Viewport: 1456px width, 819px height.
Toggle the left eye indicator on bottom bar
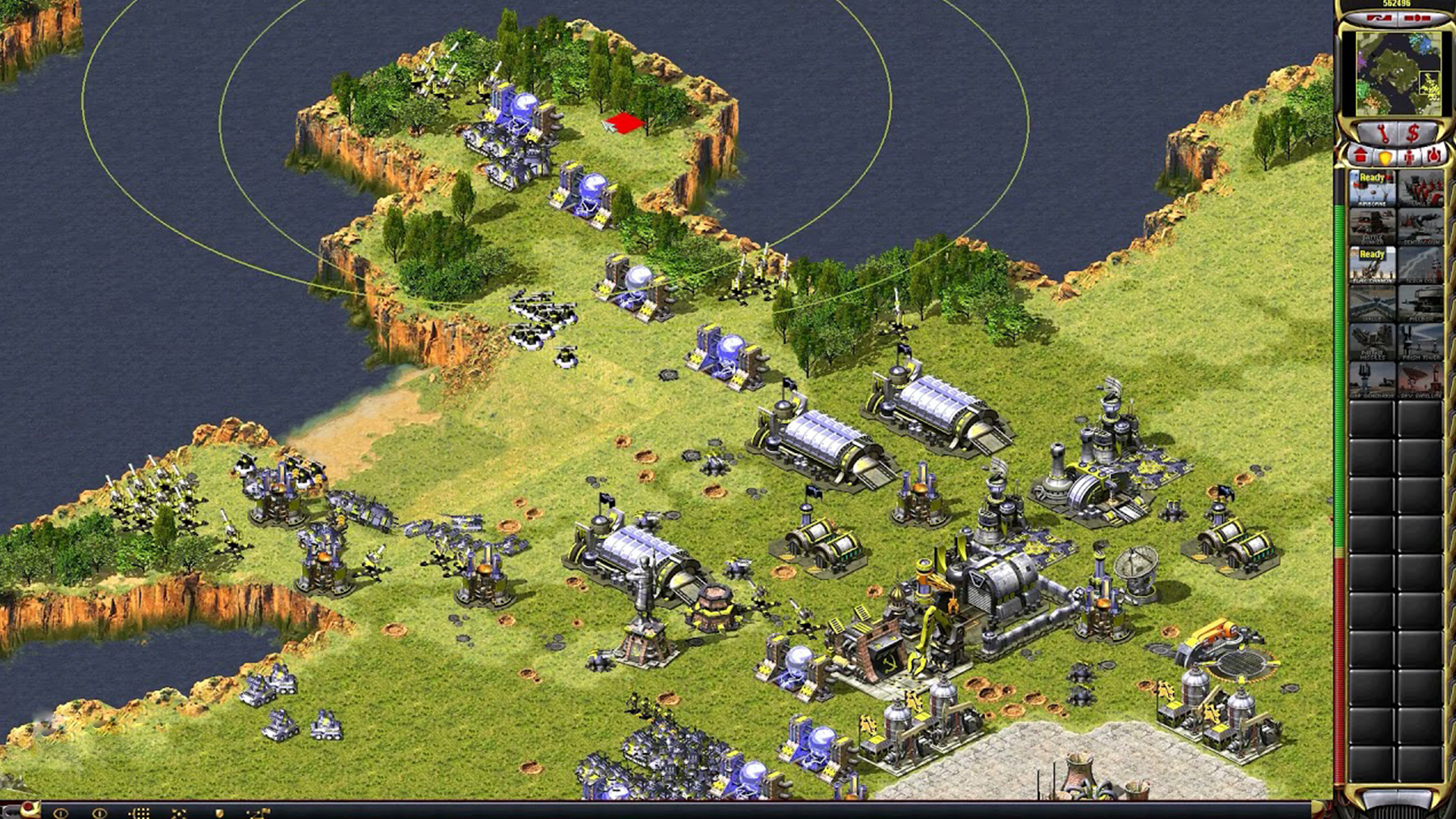coord(61,813)
